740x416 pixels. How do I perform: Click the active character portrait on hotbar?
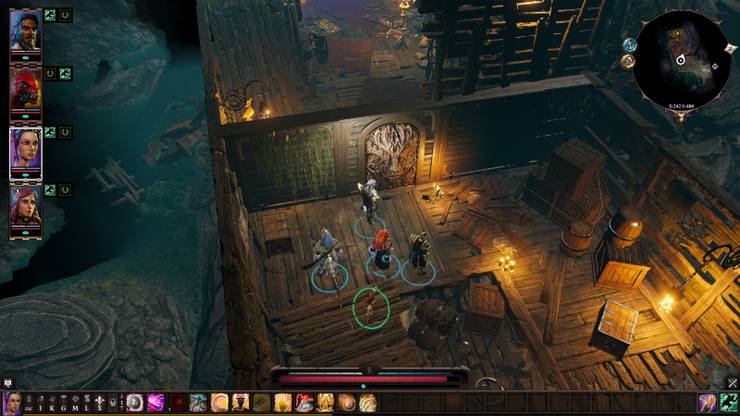(9, 403)
